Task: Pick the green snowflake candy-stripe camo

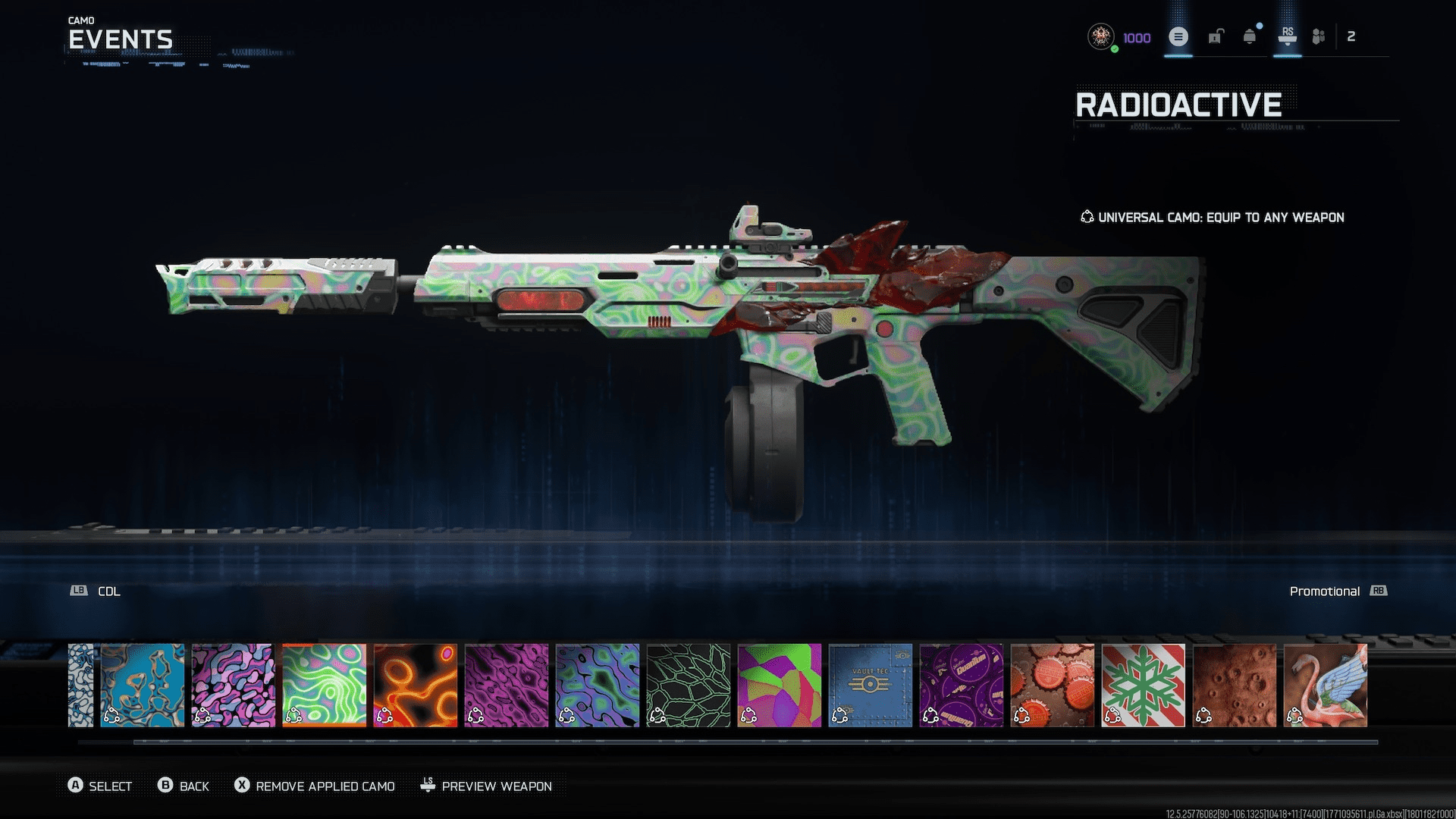Action: coord(1143,685)
